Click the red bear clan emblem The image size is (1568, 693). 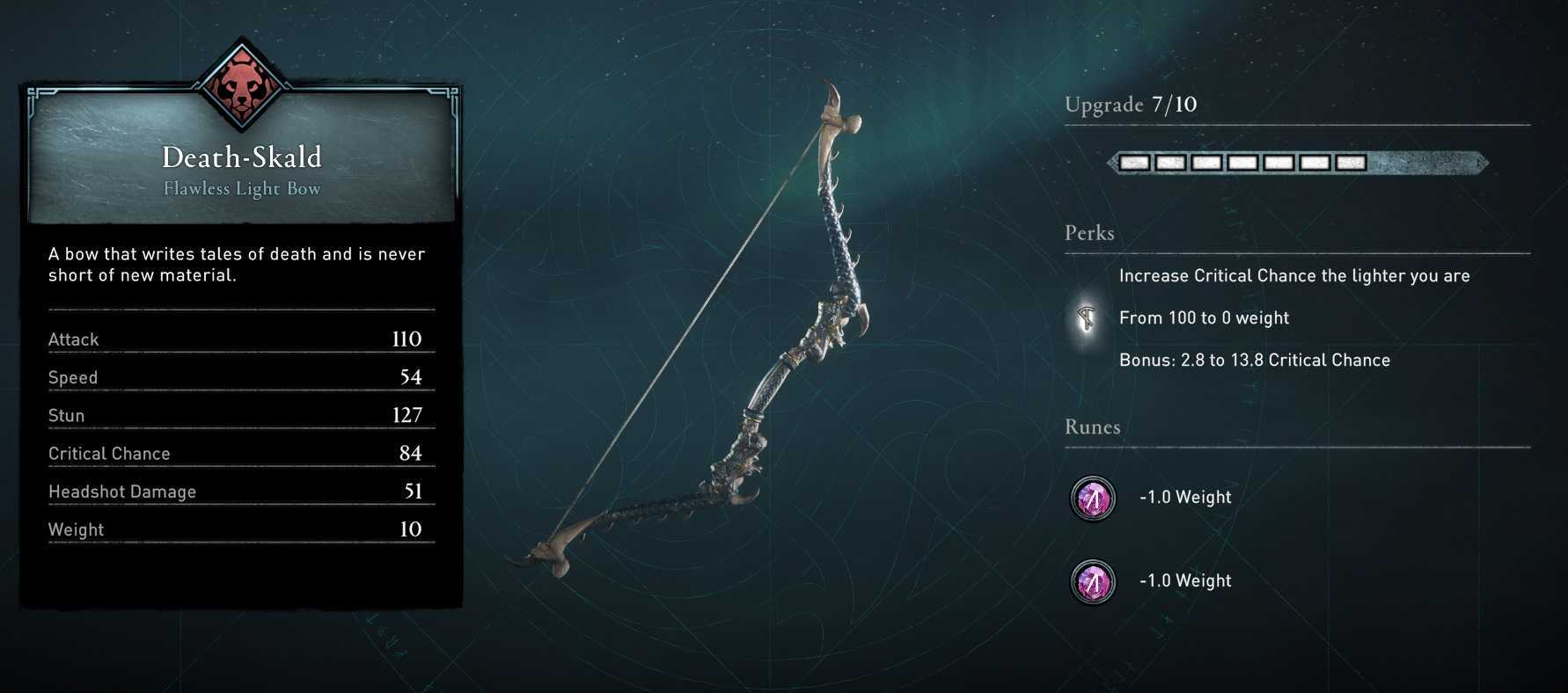pos(241,86)
